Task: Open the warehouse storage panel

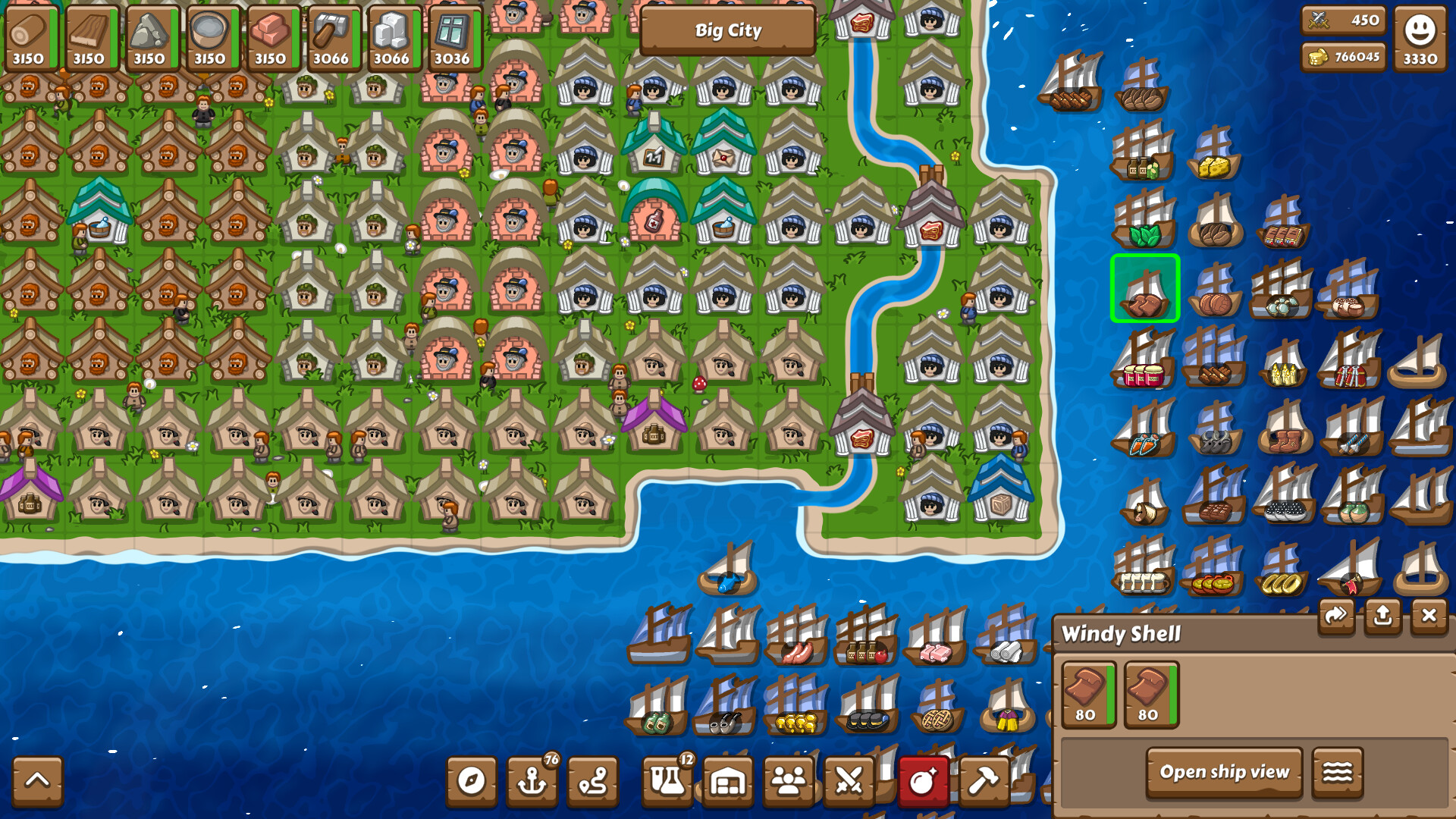Action: tap(728, 781)
